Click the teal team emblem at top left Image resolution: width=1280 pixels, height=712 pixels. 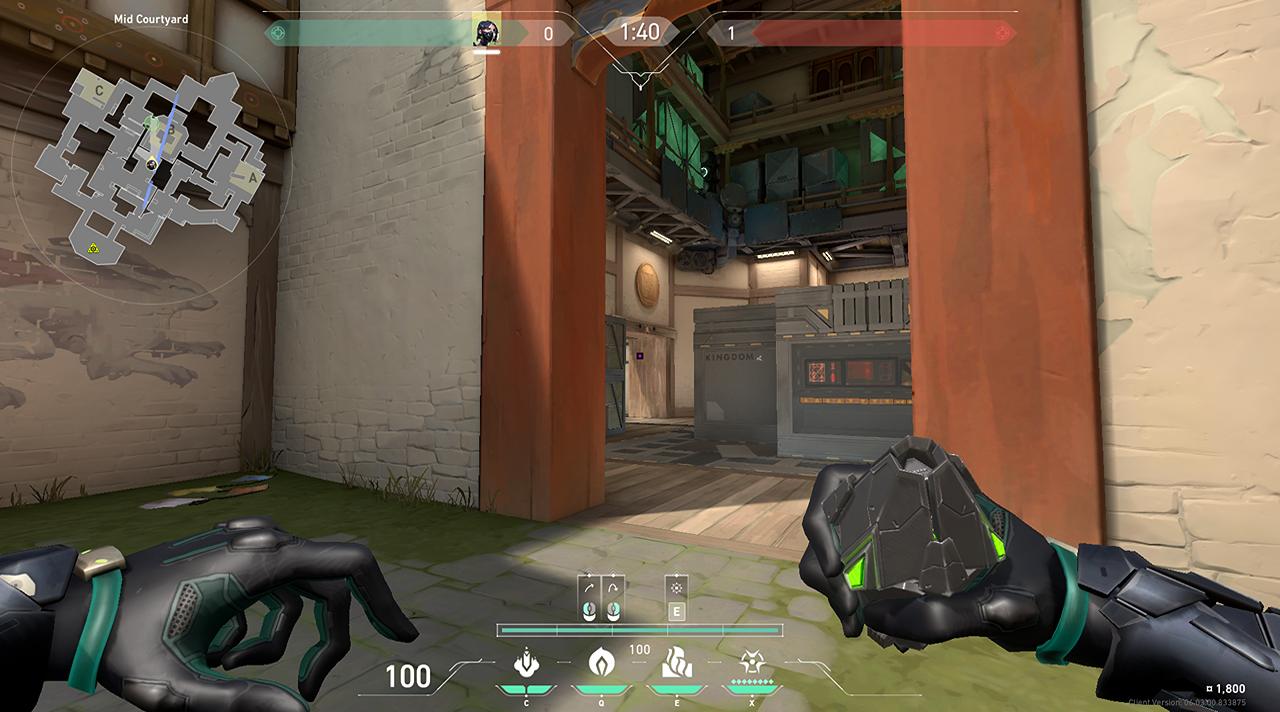[x=279, y=33]
